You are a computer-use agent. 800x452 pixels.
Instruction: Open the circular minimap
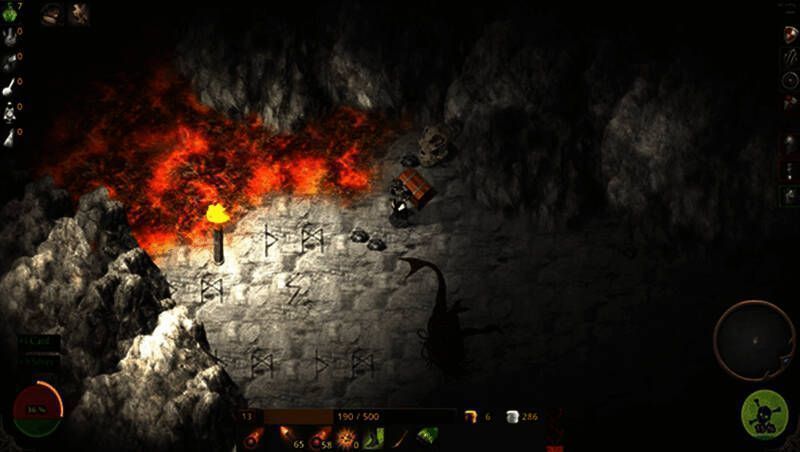(753, 340)
